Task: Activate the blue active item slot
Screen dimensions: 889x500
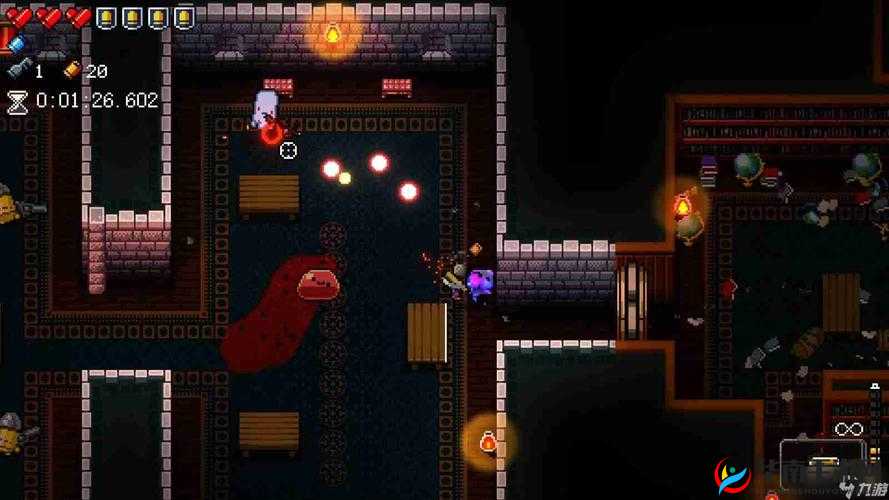Action: (x=14, y=42)
